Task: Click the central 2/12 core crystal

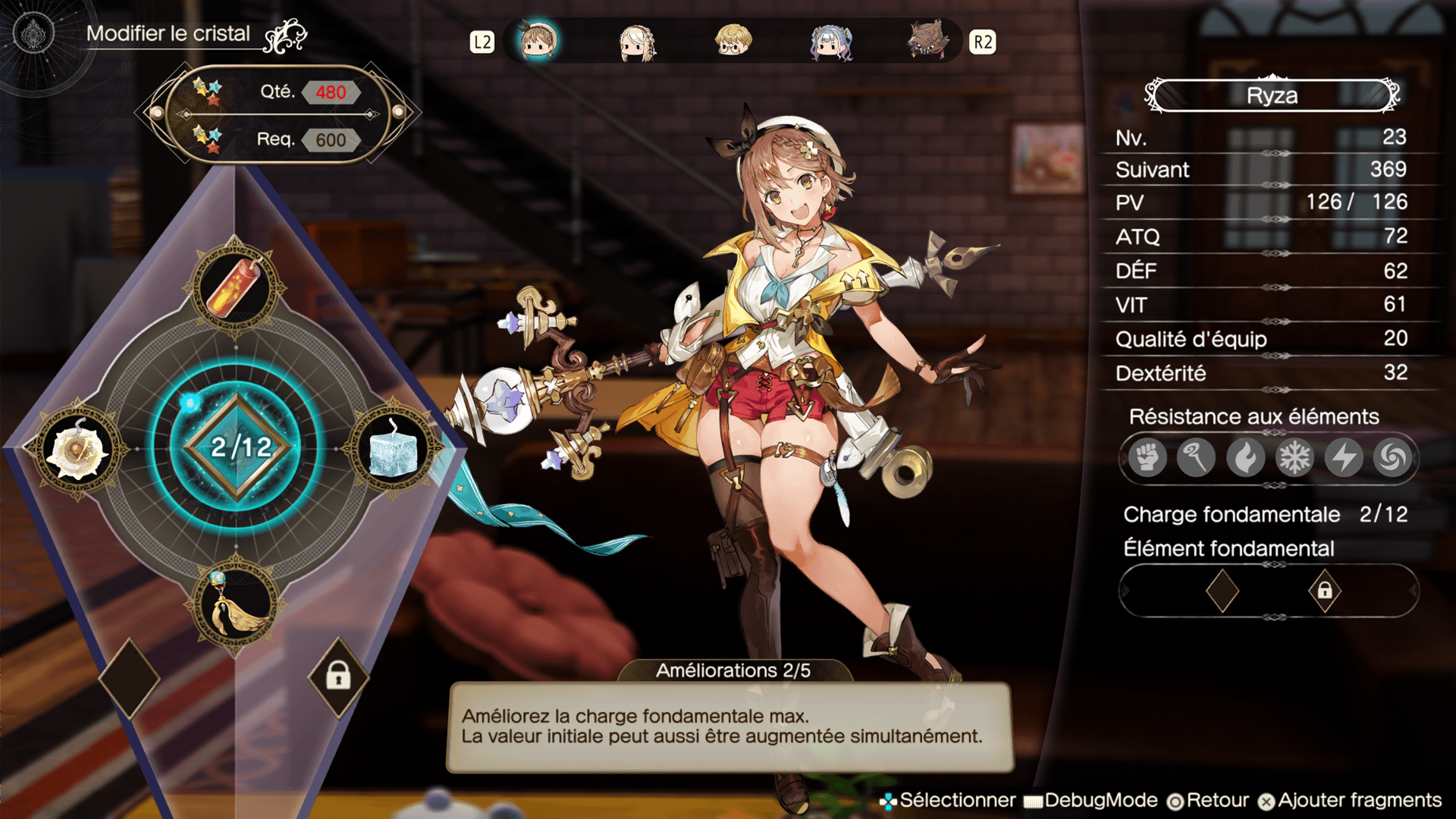Action: (x=237, y=447)
